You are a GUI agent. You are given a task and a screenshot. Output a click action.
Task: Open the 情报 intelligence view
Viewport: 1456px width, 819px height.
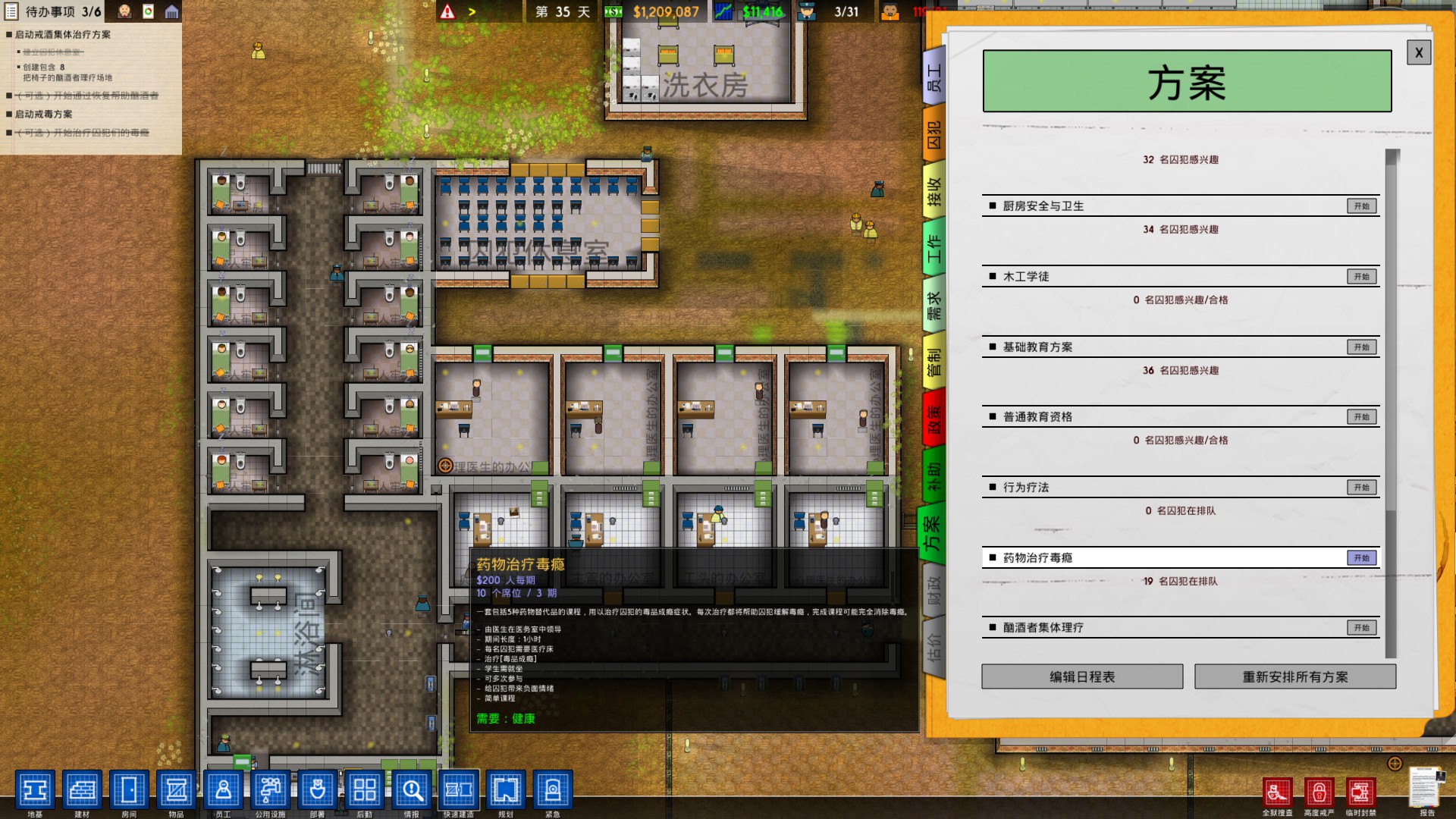(410, 790)
